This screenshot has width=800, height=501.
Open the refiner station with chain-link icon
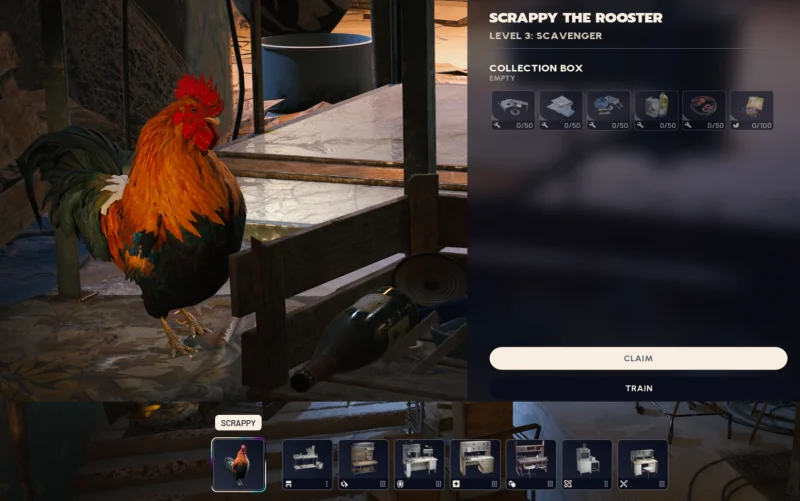pos(587,464)
